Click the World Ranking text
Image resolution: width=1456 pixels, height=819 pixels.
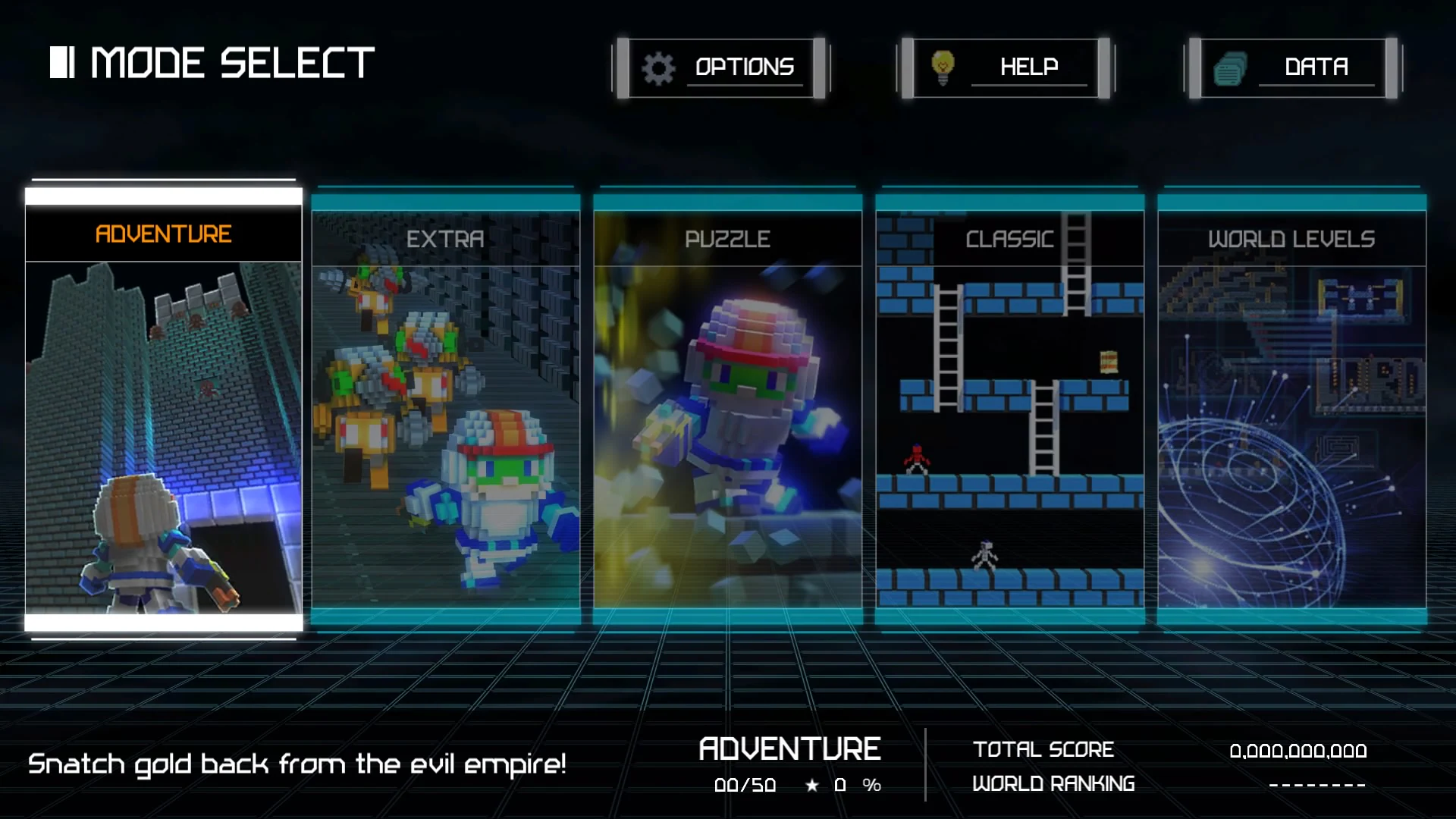pos(1054,783)
